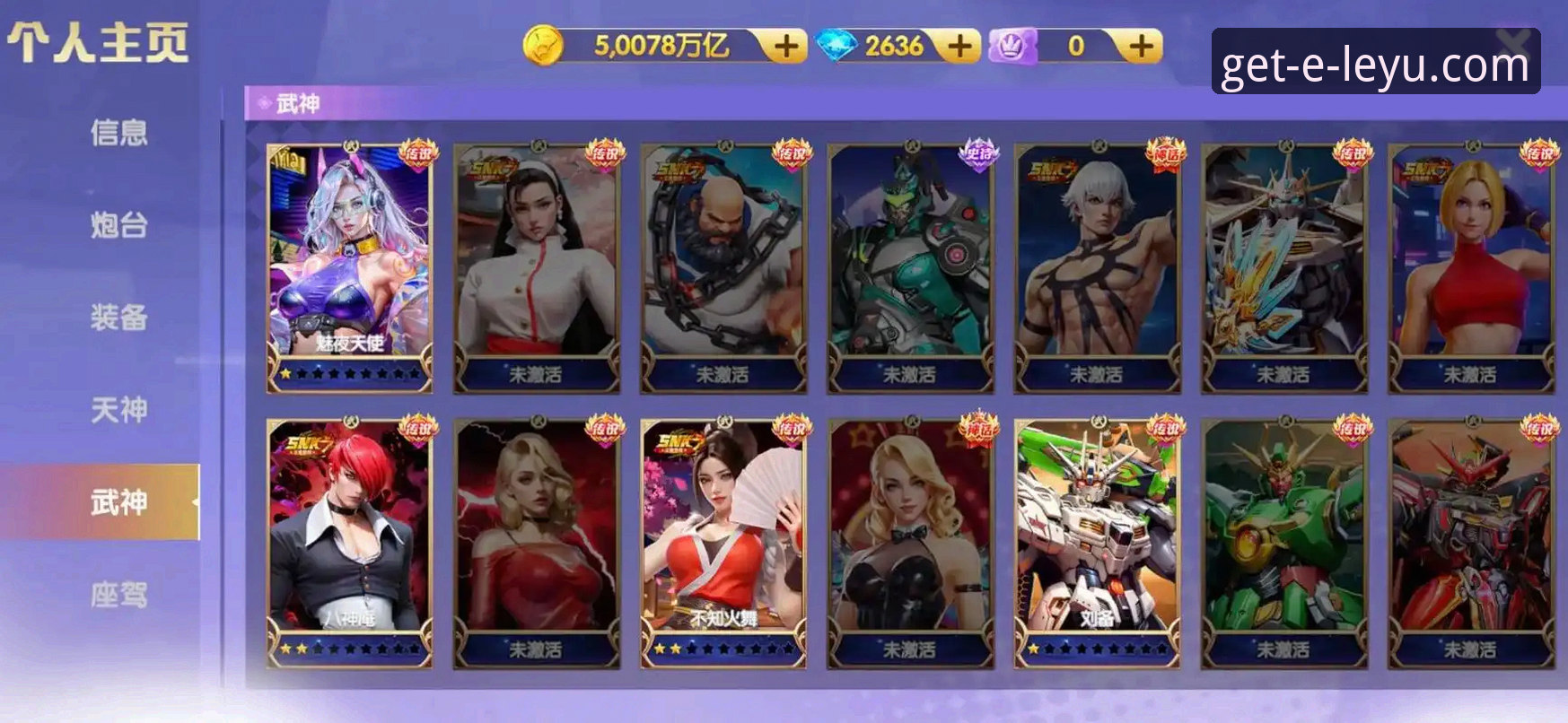Pick the 刘备 white mecha card

(1097, 542)
